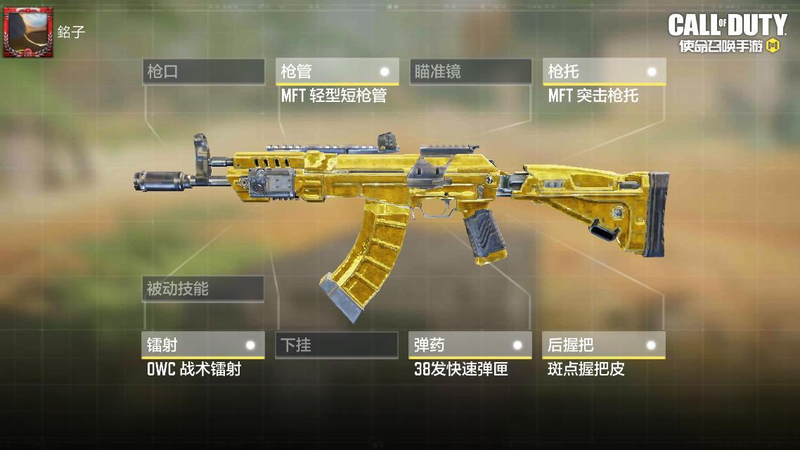Choose the 弹药 ammunition attachment slot
The width and height of the screenshot is (800, 450).
click(470, 345)
